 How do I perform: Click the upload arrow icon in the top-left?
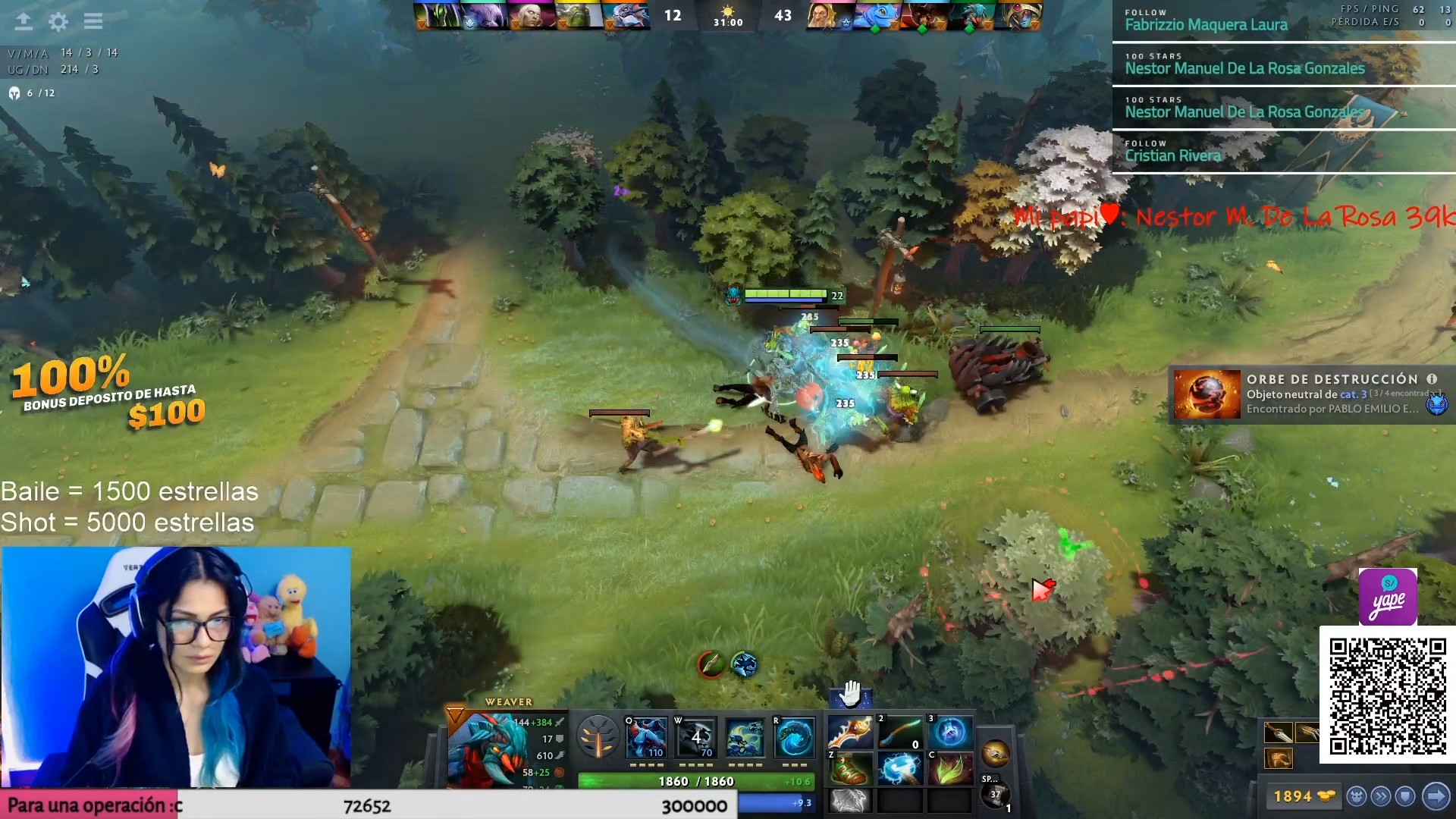point(24,21)
